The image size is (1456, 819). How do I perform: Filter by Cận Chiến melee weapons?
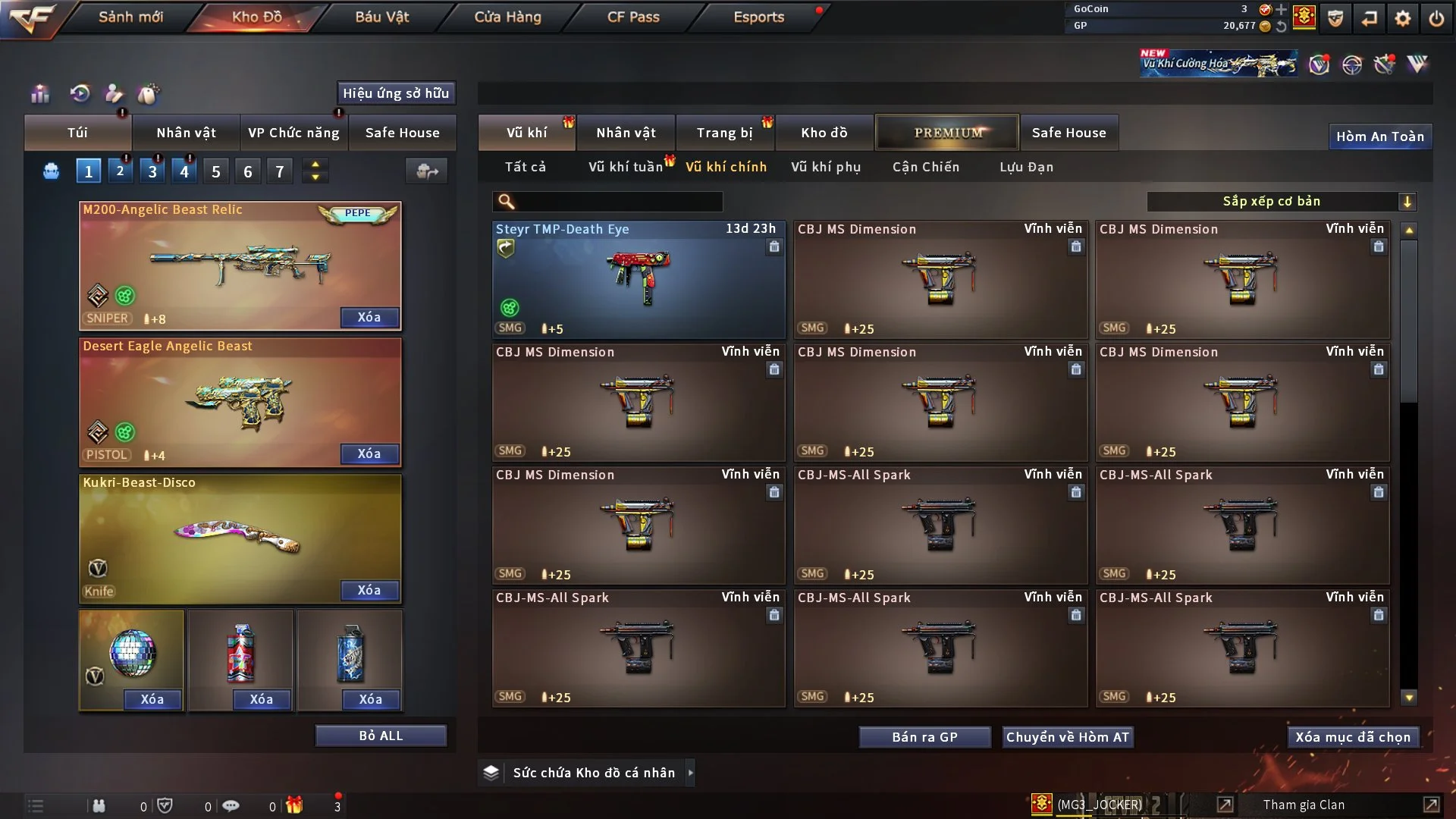coord(926,167)
